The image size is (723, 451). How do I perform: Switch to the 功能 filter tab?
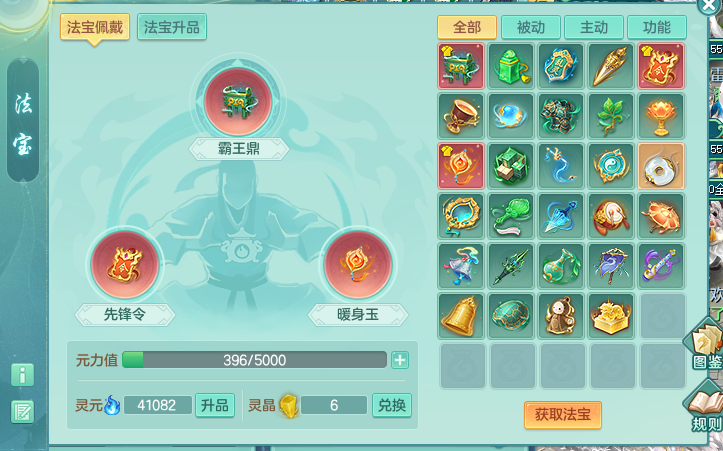(x=656, y=27)
